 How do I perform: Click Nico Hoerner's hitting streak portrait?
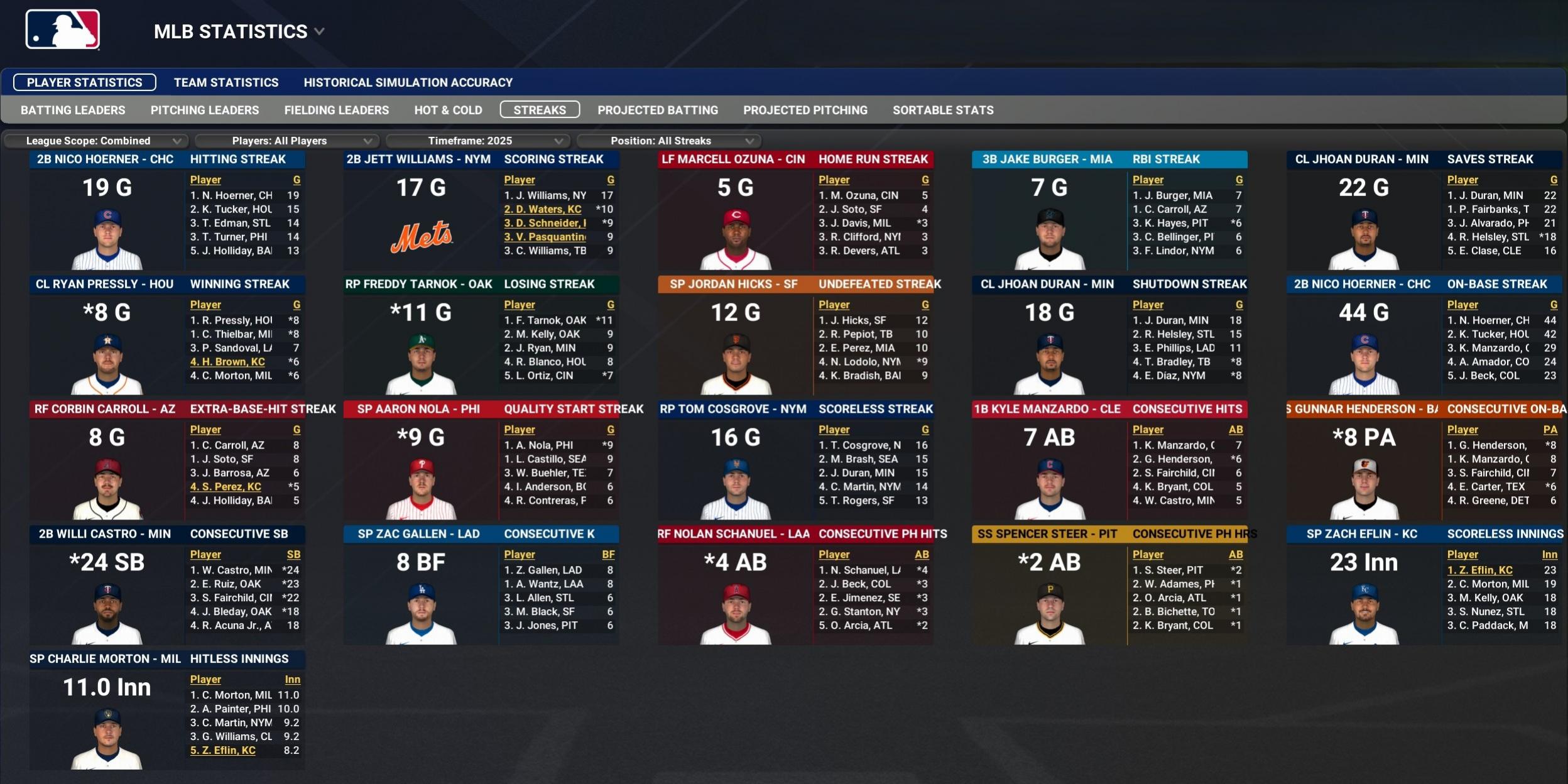pos(107,239)
